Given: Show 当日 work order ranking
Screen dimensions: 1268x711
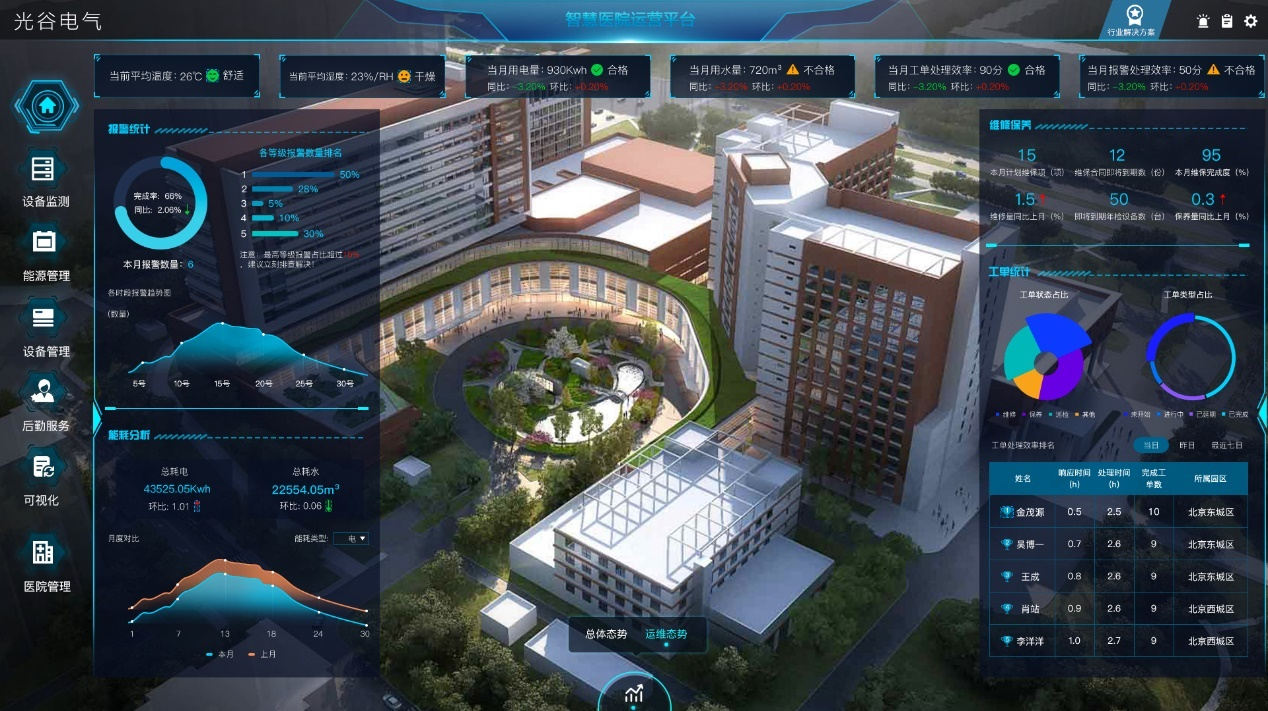Looking at the screenshot, I should click(1151, 444).
